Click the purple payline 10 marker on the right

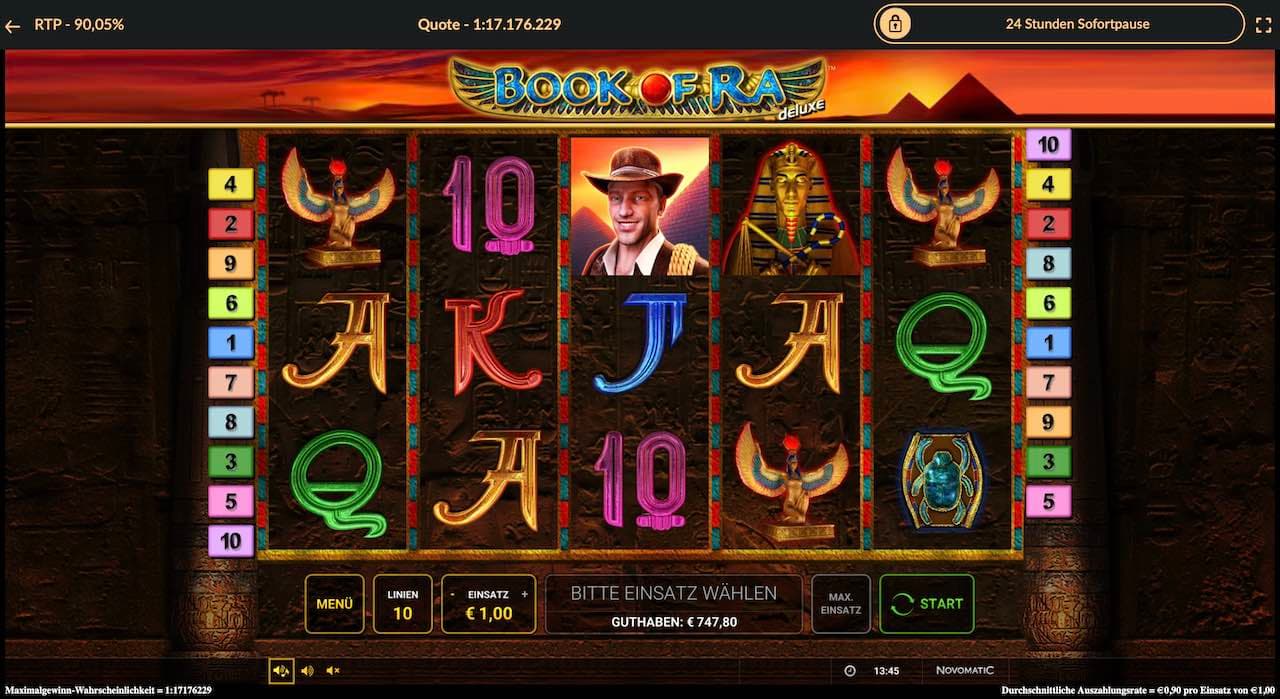1048,145
